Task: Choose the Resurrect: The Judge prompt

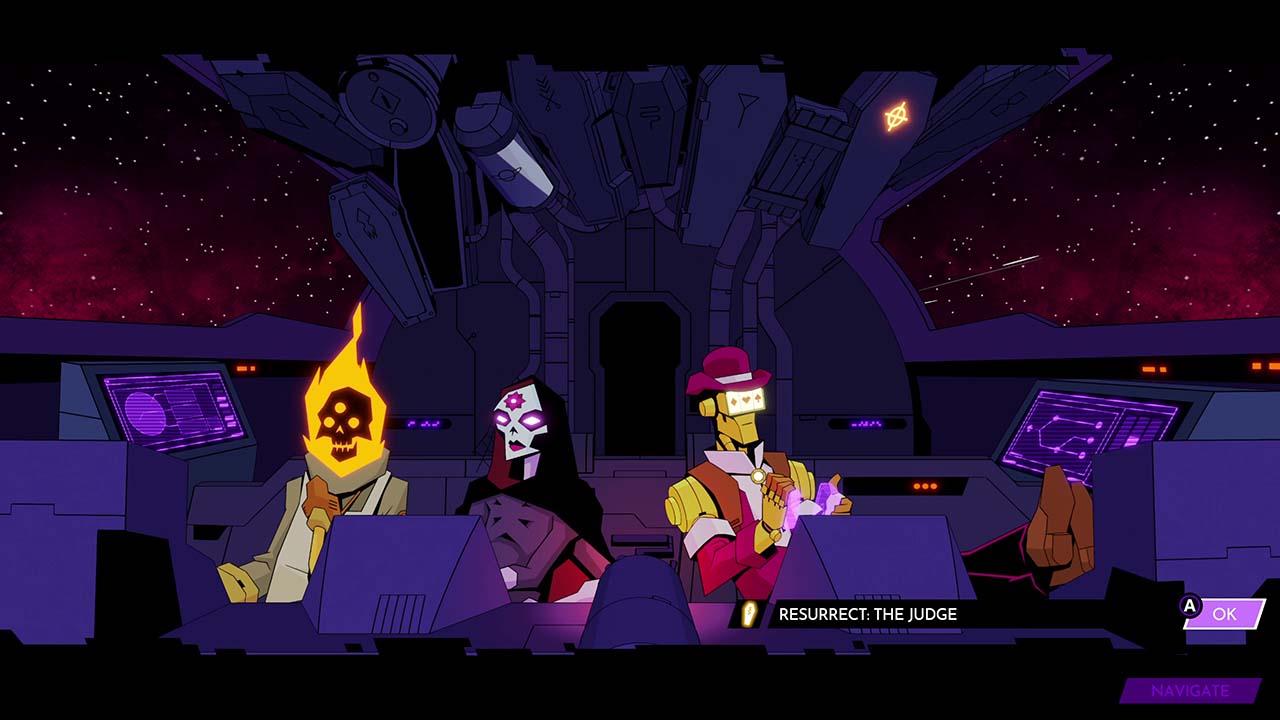Action: tap(867, 614)
